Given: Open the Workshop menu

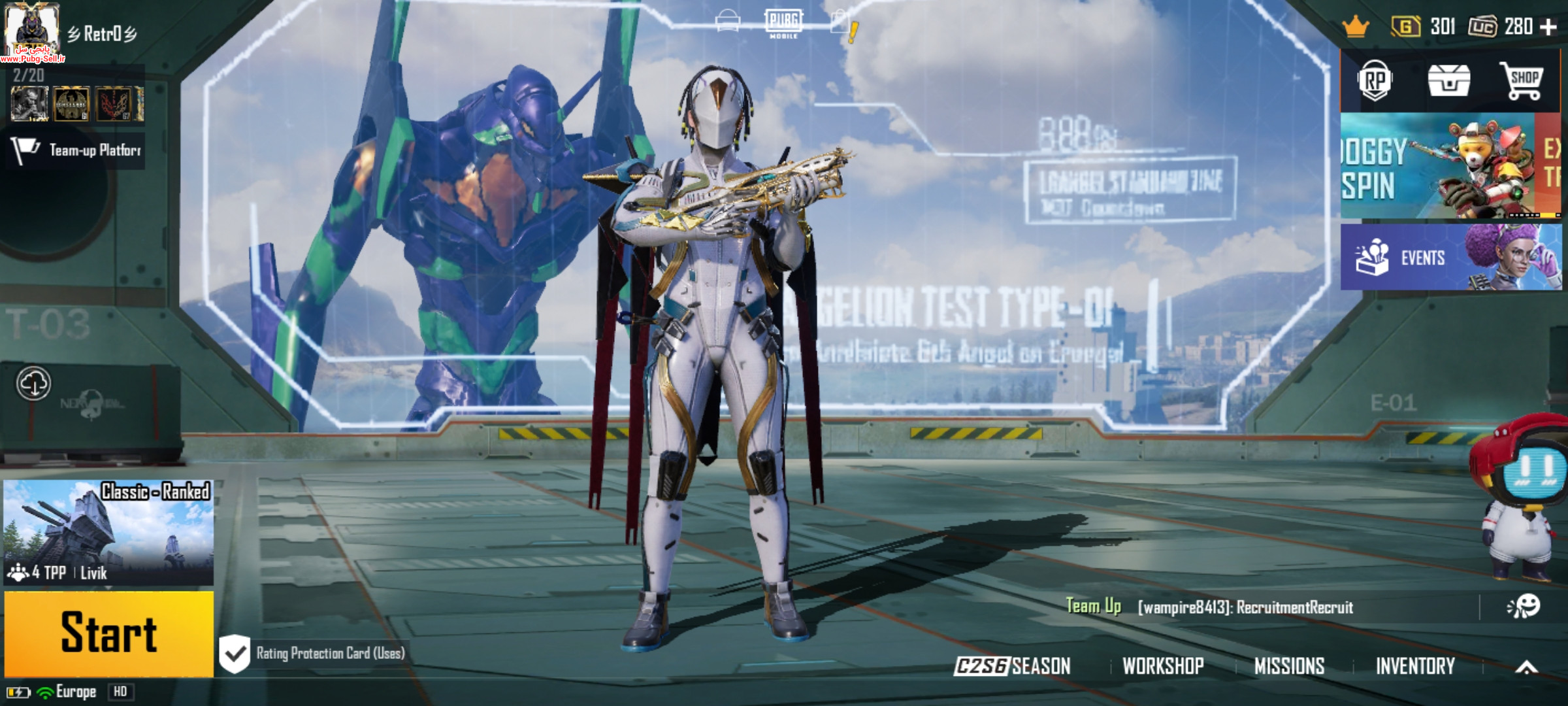Looking at the screenshot, I should point(1163,666).
